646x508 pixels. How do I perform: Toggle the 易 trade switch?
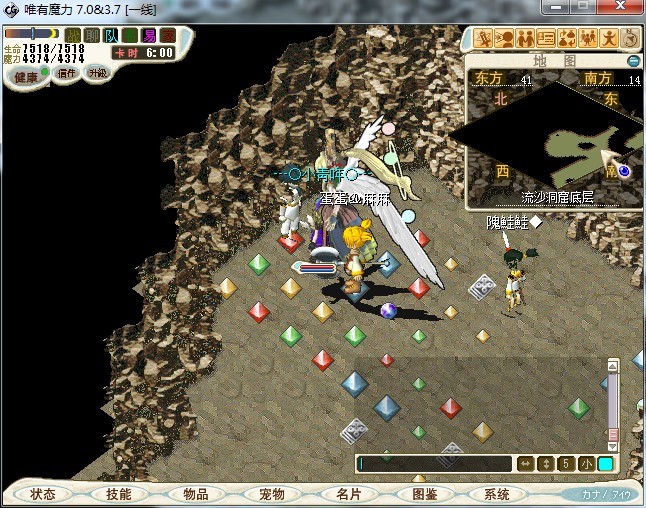pyautogui.click(x=149, y=36)
